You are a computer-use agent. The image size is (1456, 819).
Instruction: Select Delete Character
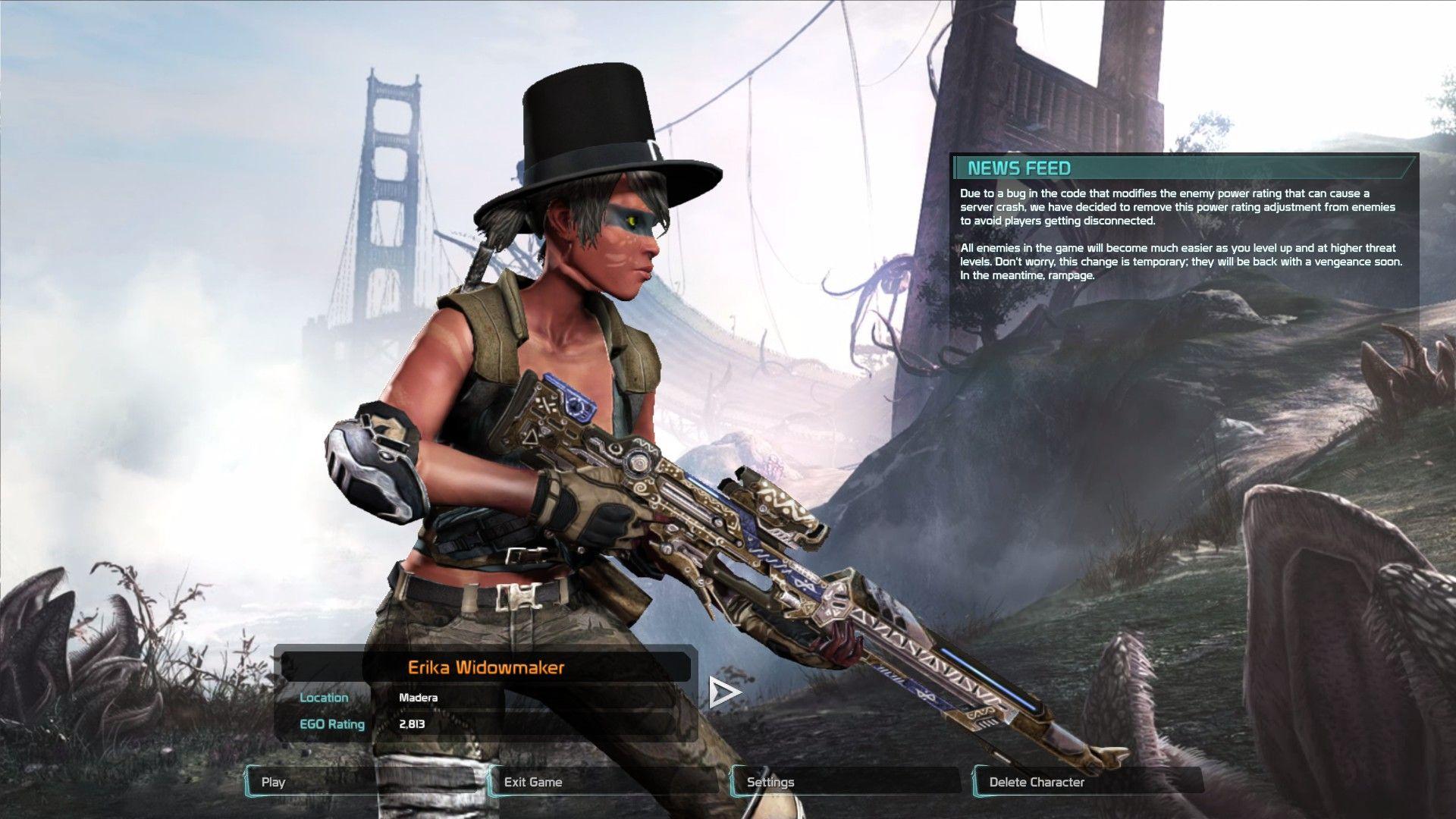[1089, 782]
